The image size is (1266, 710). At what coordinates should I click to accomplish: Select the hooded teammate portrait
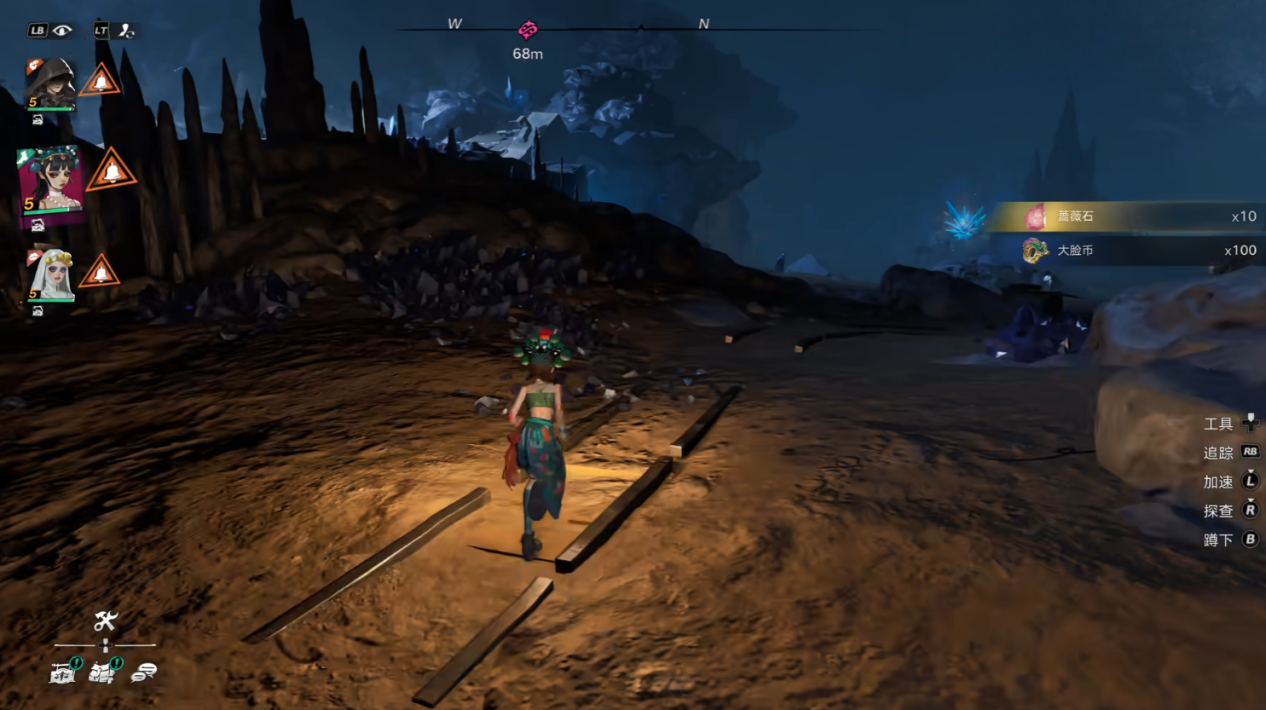[50, 84]
